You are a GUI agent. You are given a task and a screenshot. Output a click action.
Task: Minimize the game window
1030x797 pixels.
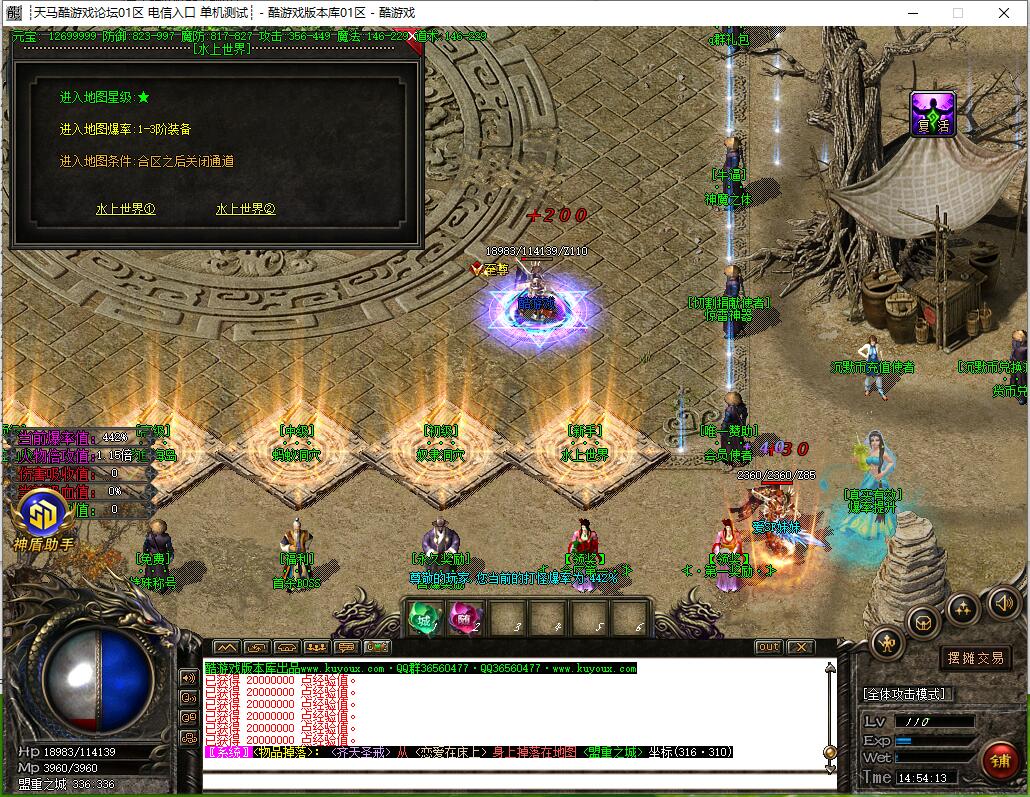[911, 13]
